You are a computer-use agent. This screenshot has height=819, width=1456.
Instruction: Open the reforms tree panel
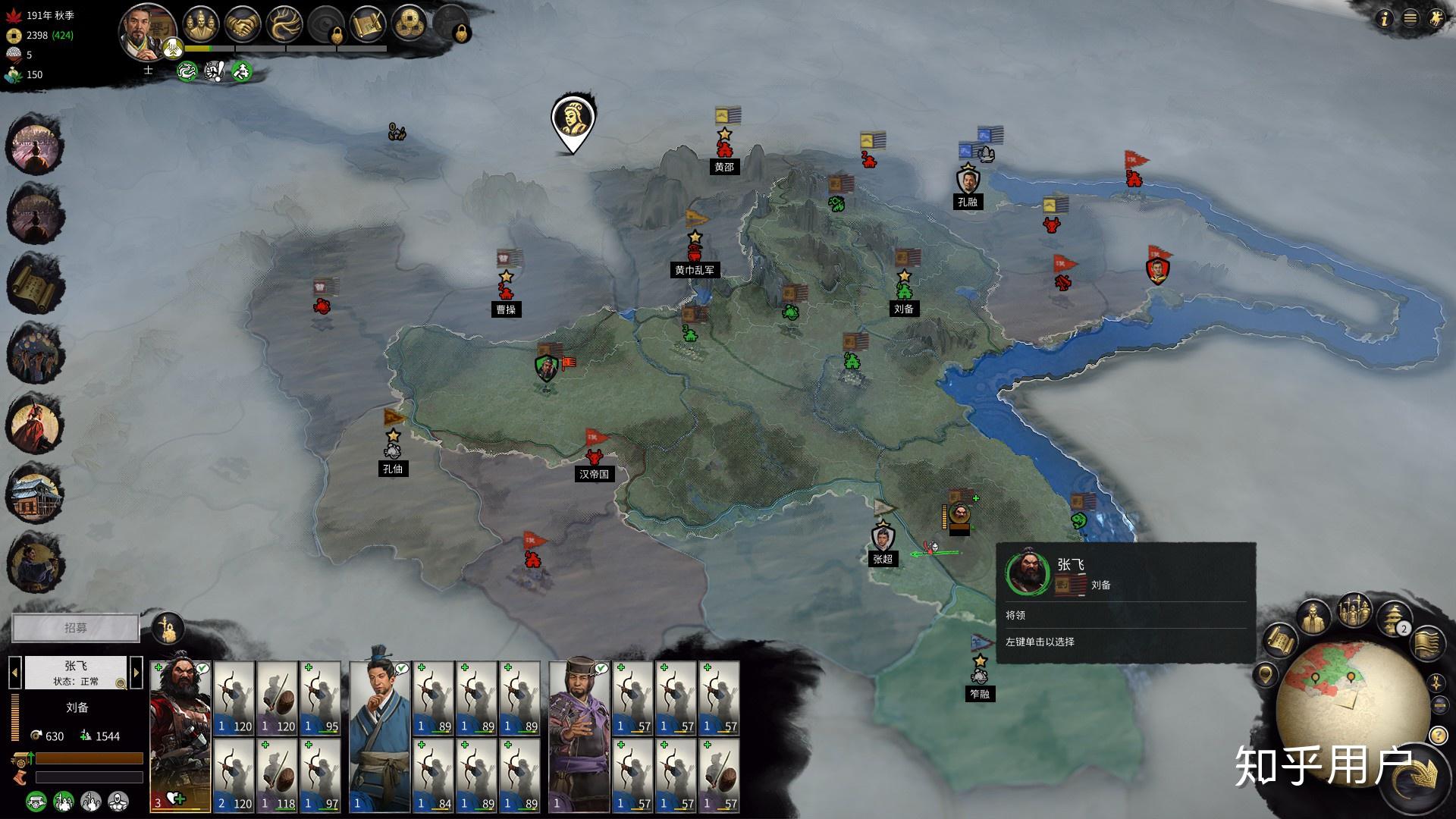point(284,26)
